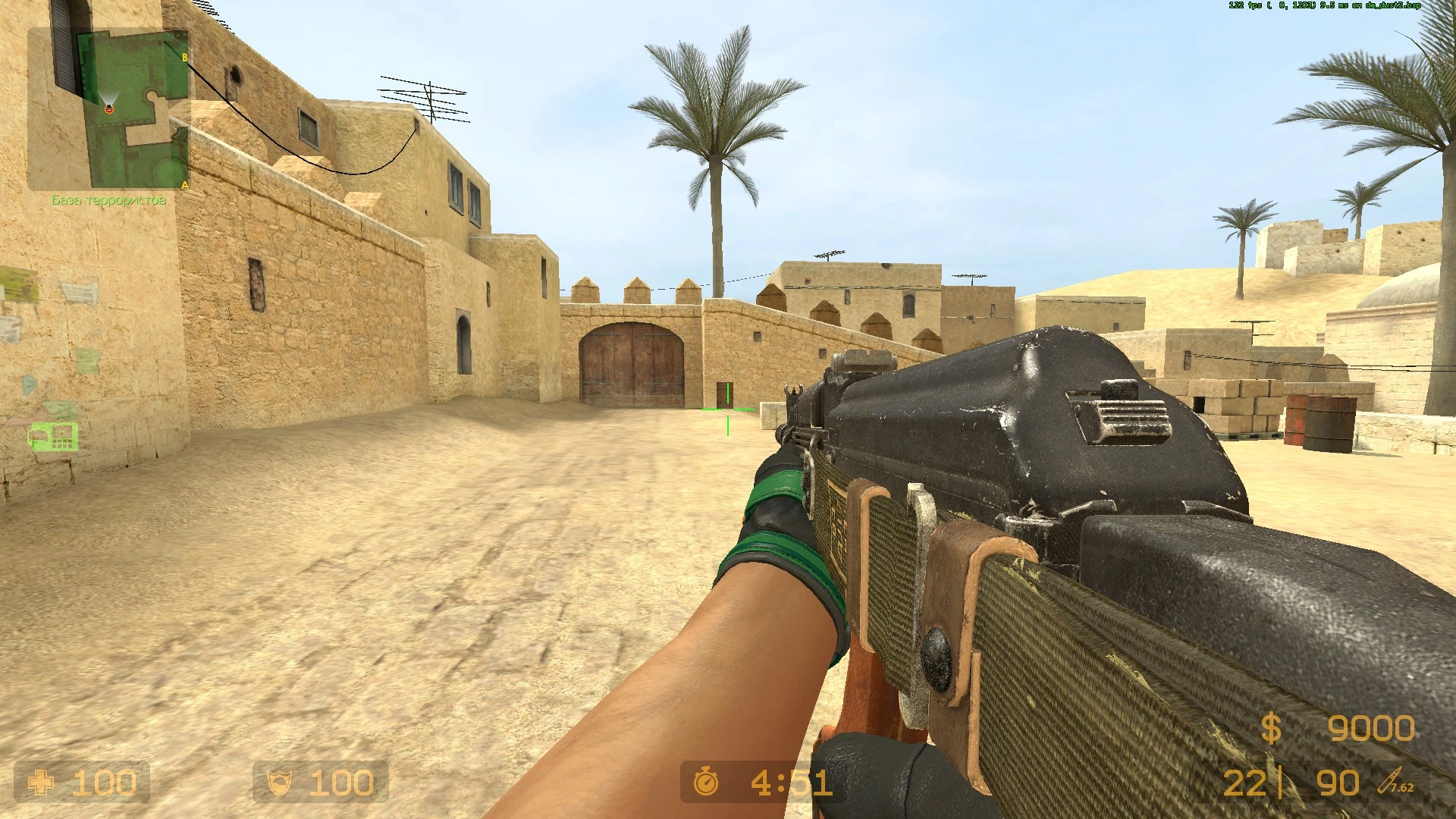Image resolution: width=1456 pixels, height=819 pixels.
Task: Click the 122 fps counter text
Action: click(1244, 6)
